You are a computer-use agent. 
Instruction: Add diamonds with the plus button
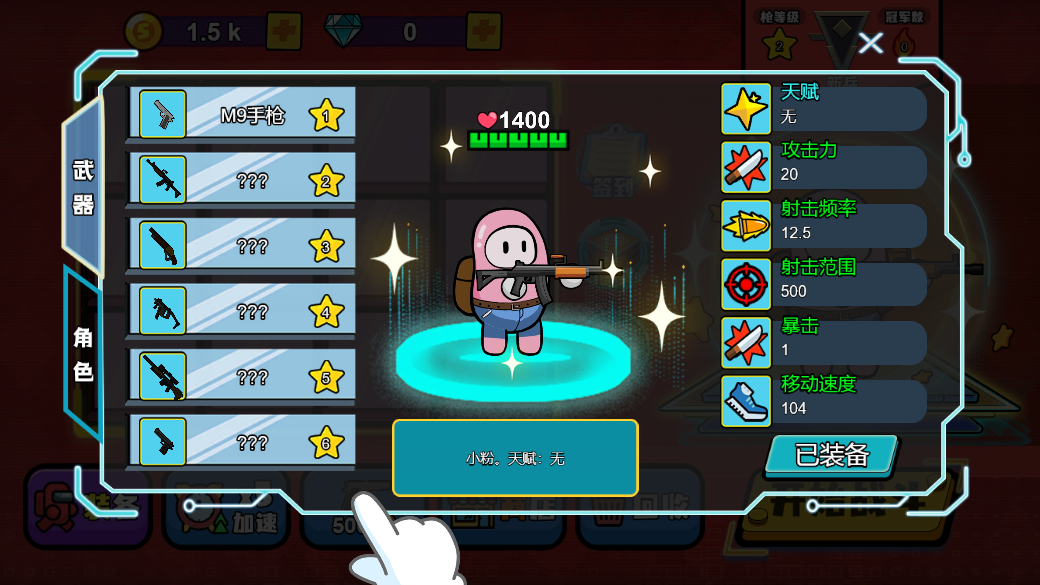coord(484,32)
